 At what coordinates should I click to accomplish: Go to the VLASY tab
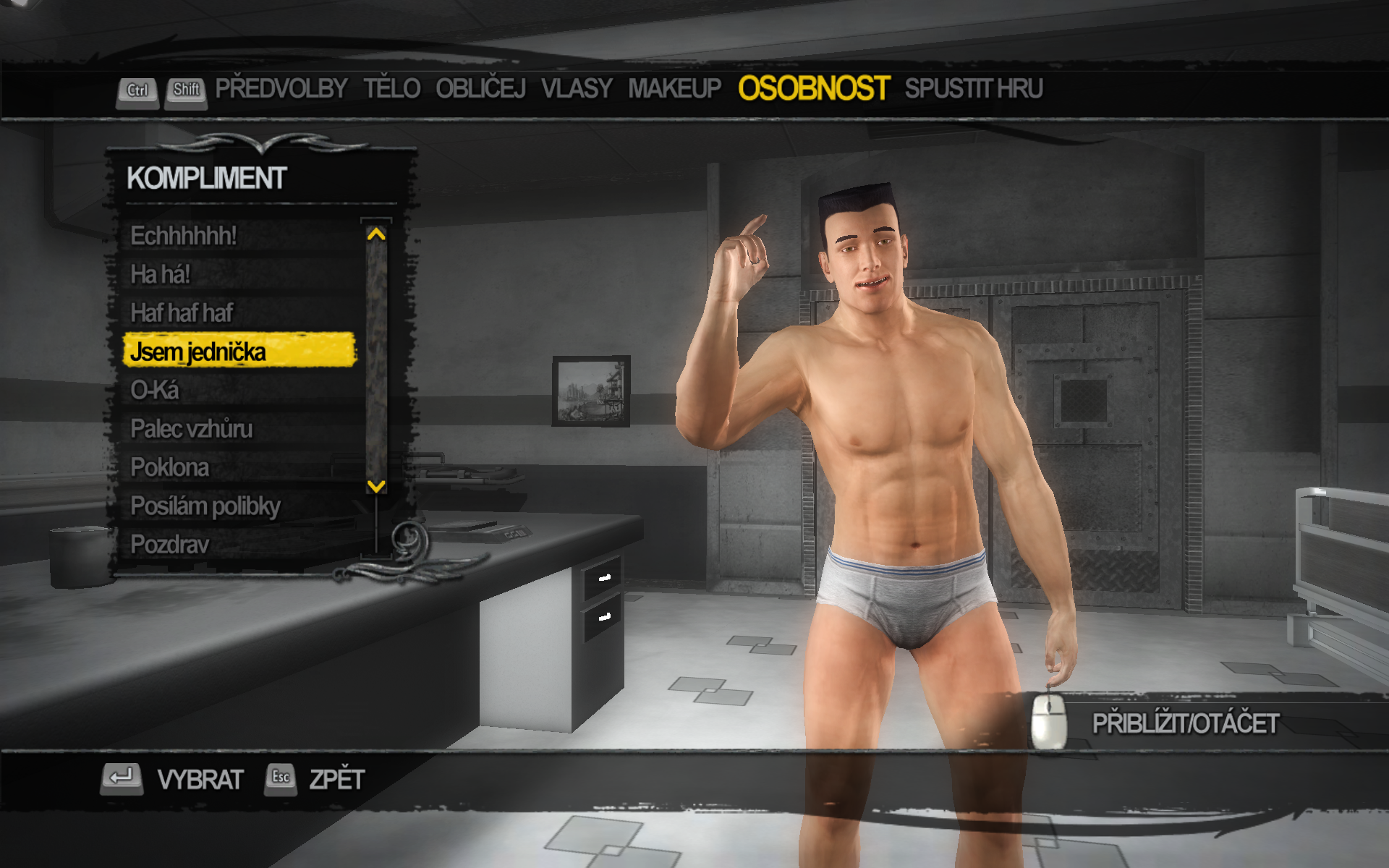point(577,89)
